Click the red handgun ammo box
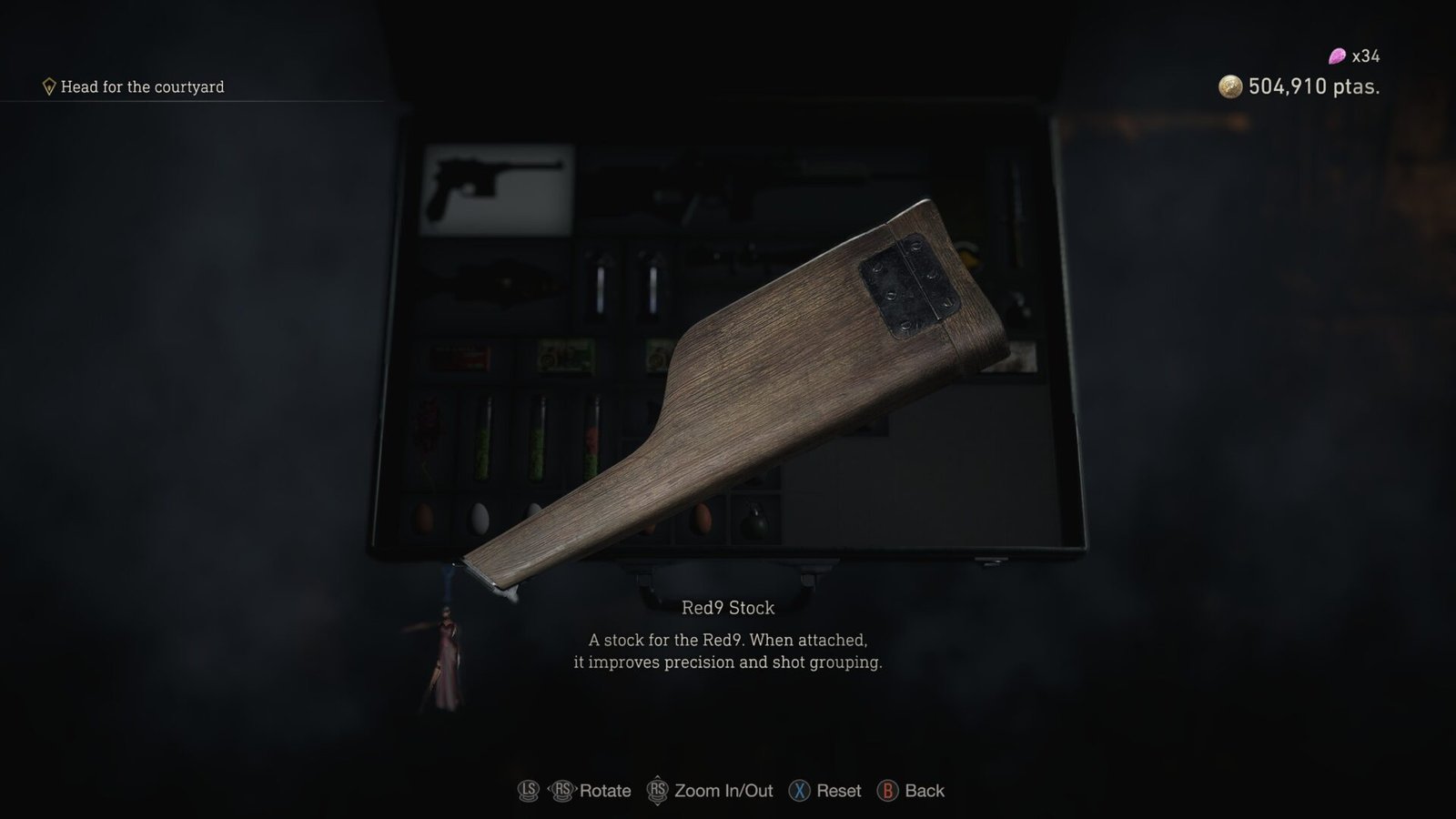Image resolution: width=1456 pixels, height=819 pixels. pyautogui.click(x=460, y=357)
